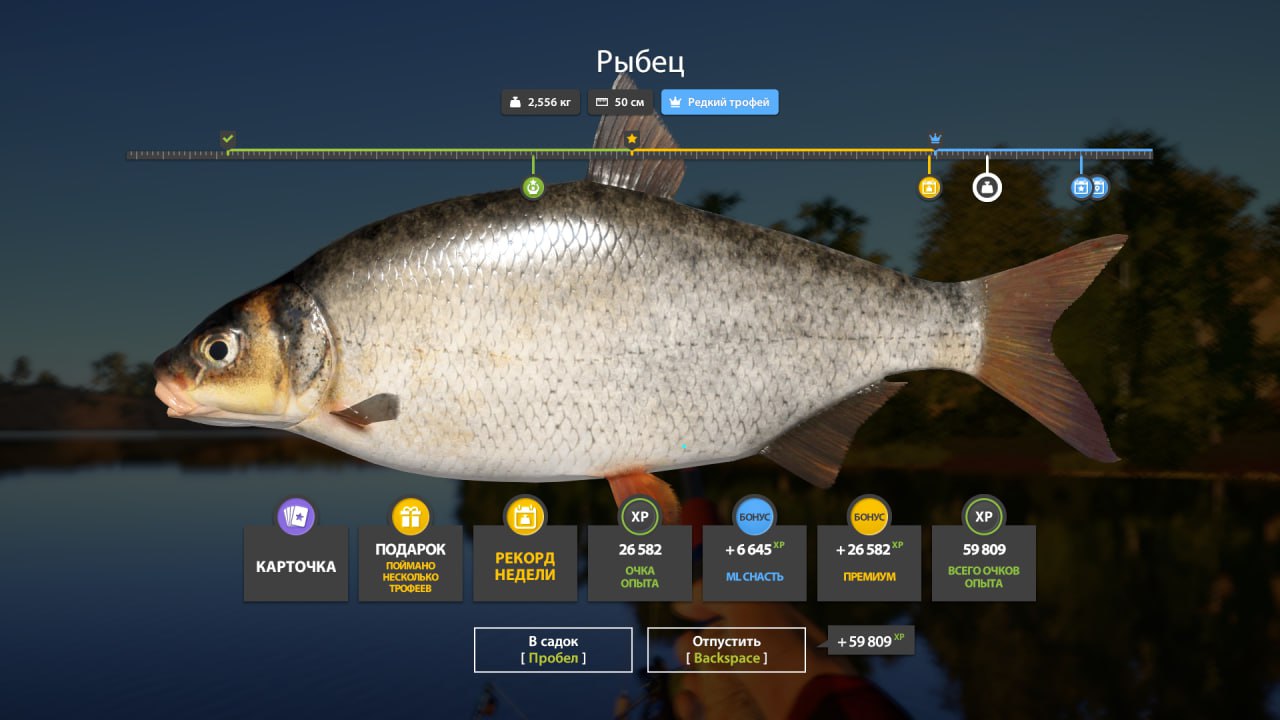The width and height of the screenshot is (1280, 720).
Task: Click the yellow record marker on scale
Action: pos(929,187)
